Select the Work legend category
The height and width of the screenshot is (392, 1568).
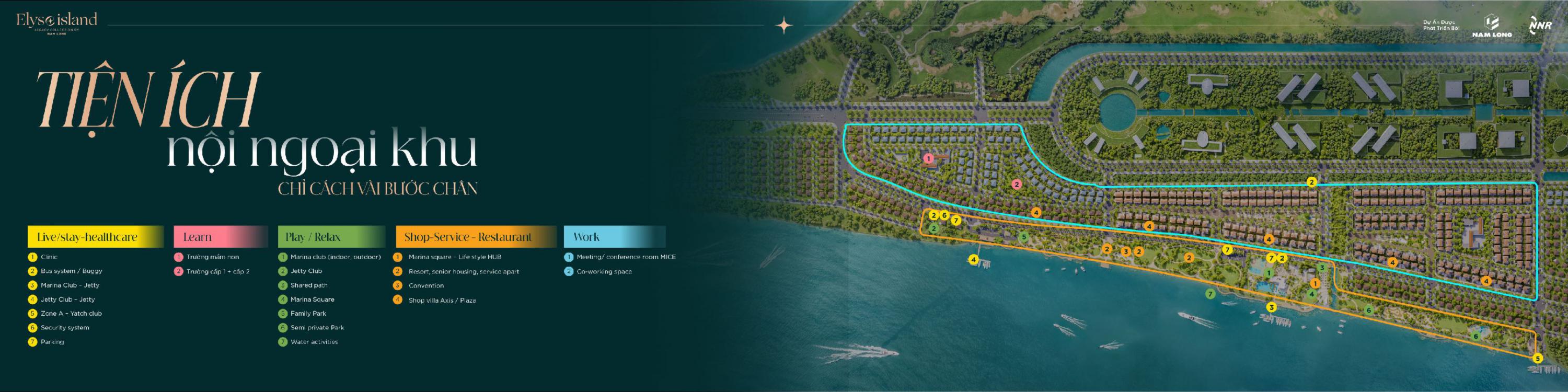tap(614, 237)
